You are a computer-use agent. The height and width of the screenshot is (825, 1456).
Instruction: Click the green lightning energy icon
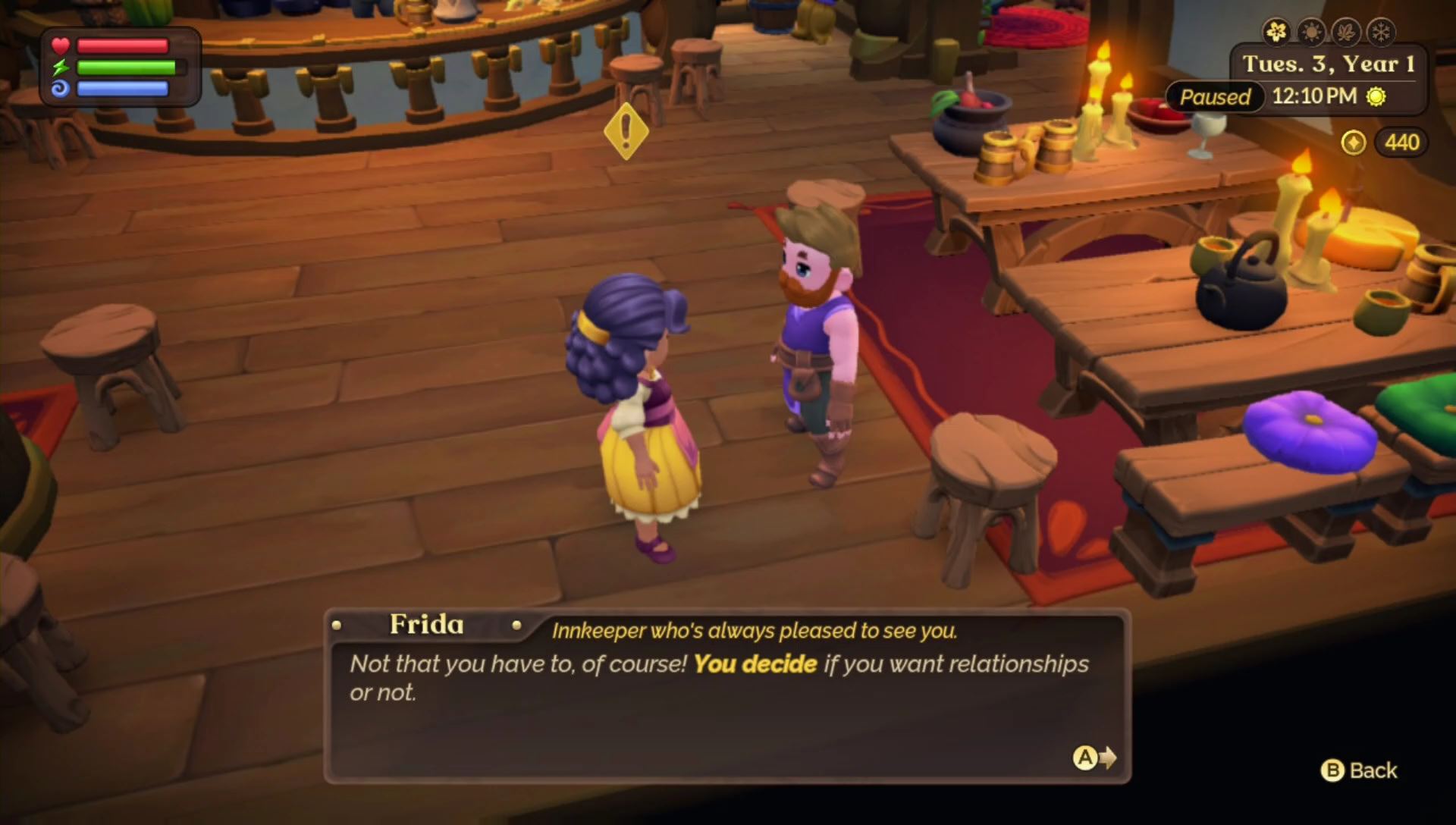60,68
